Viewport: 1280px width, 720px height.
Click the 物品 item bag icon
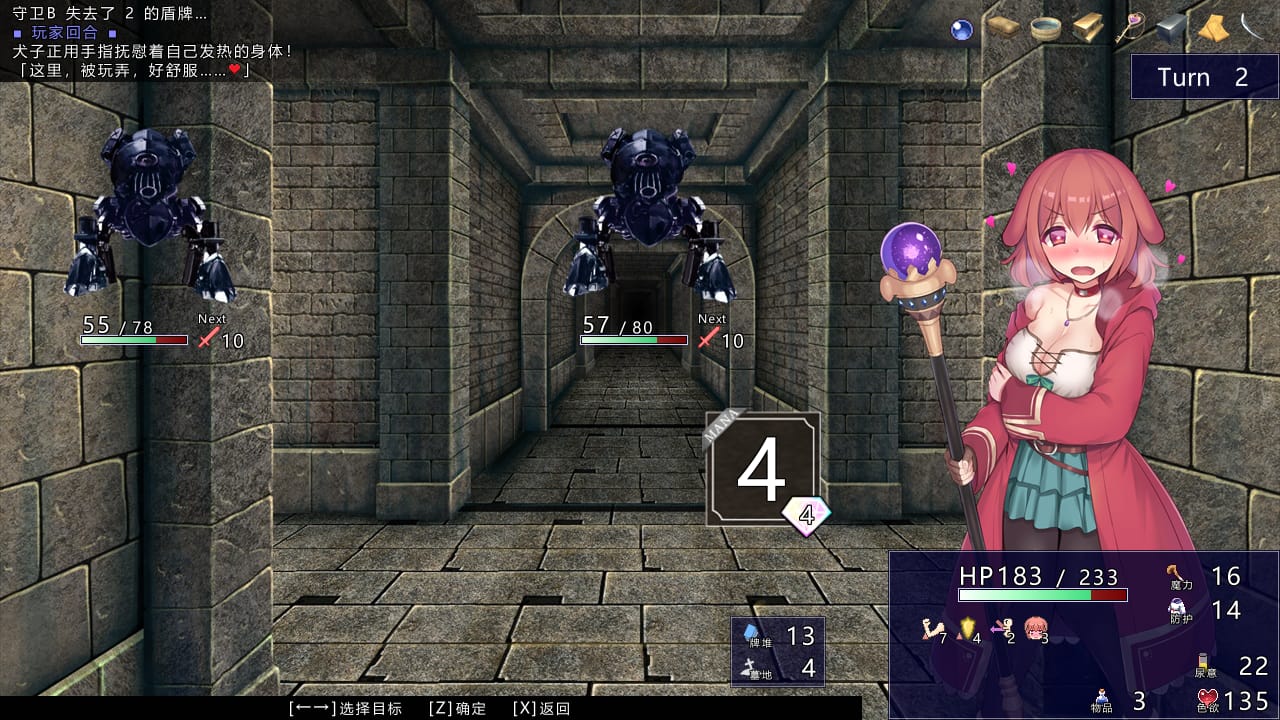pyautogui.click(x=1102, y=696)
